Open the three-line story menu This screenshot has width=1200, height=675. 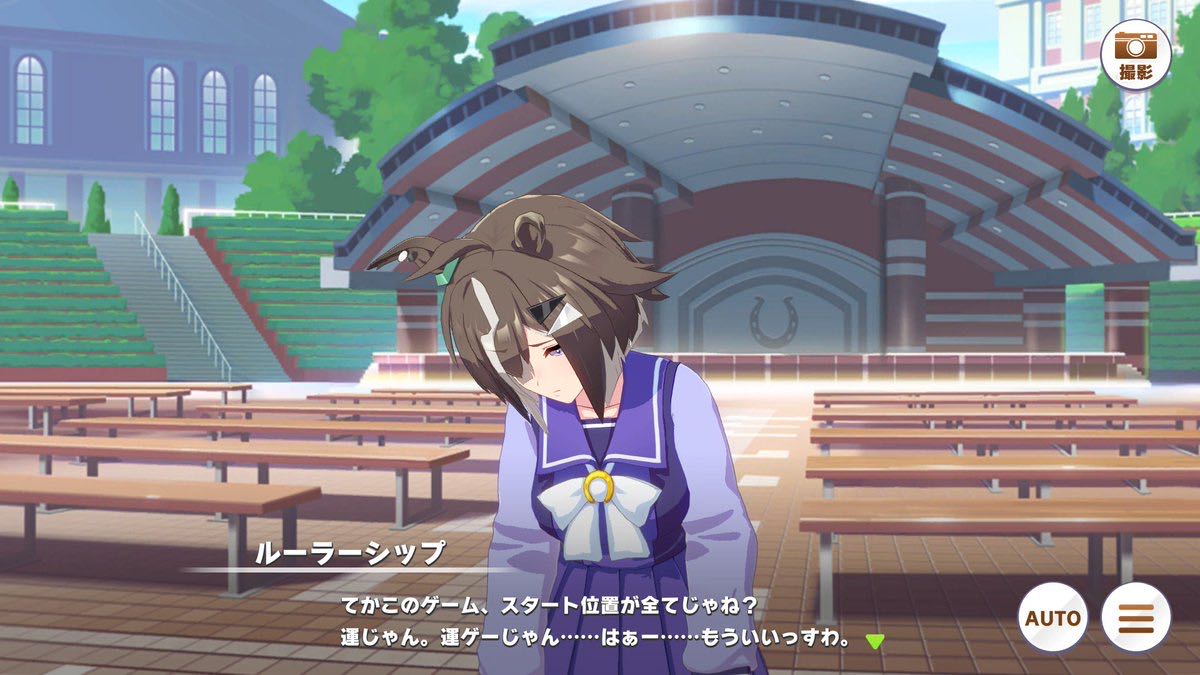(1135, 617)
